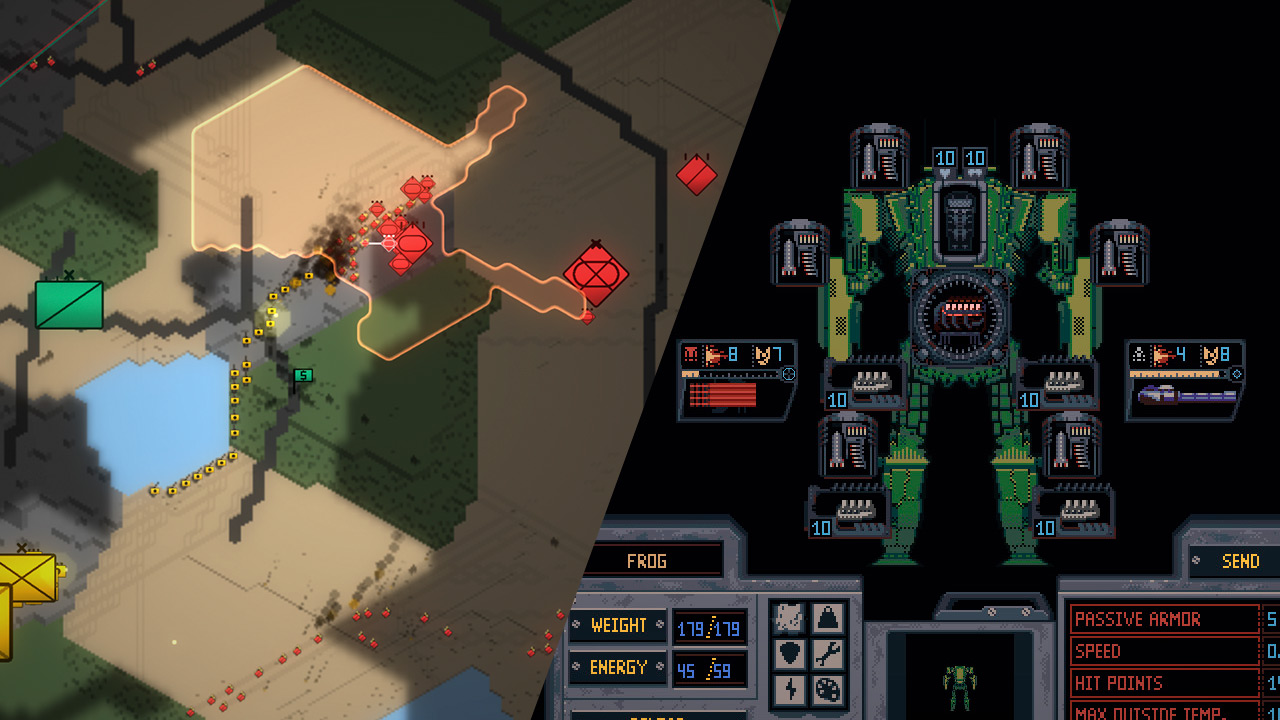Select the purple gatling gun weapon panel

coord(1185,381)
